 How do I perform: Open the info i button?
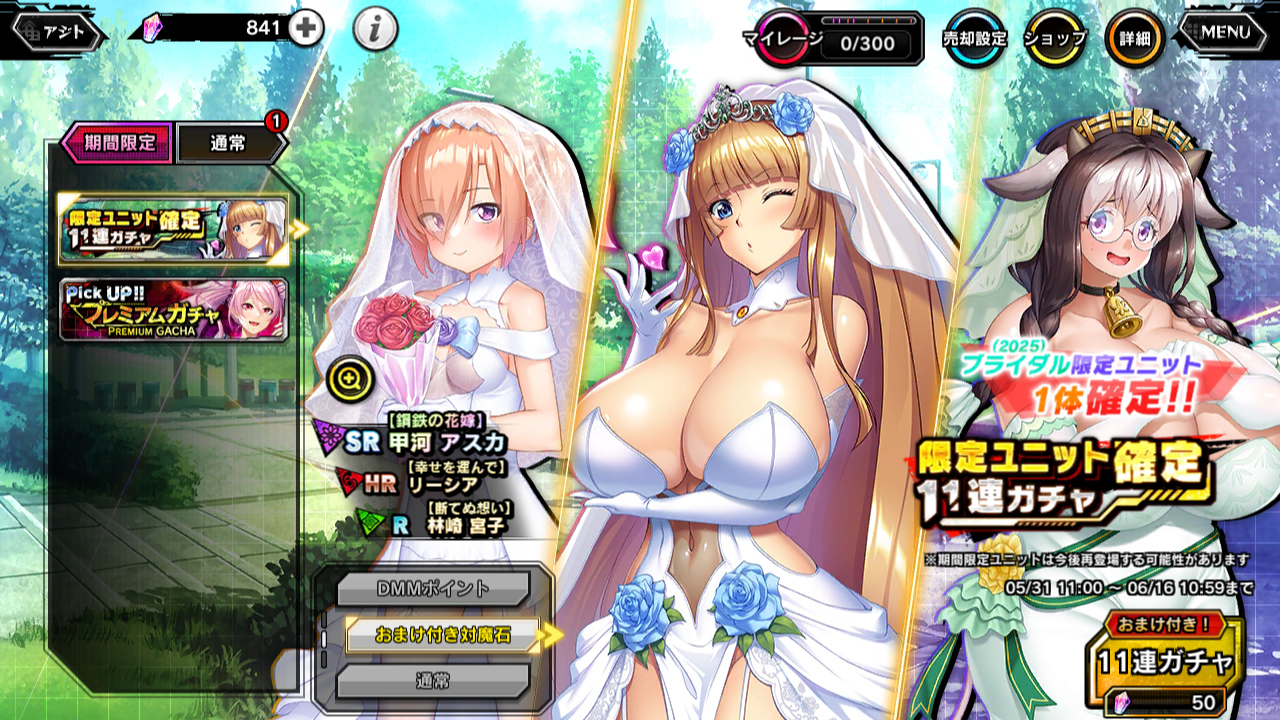[375, 31]
